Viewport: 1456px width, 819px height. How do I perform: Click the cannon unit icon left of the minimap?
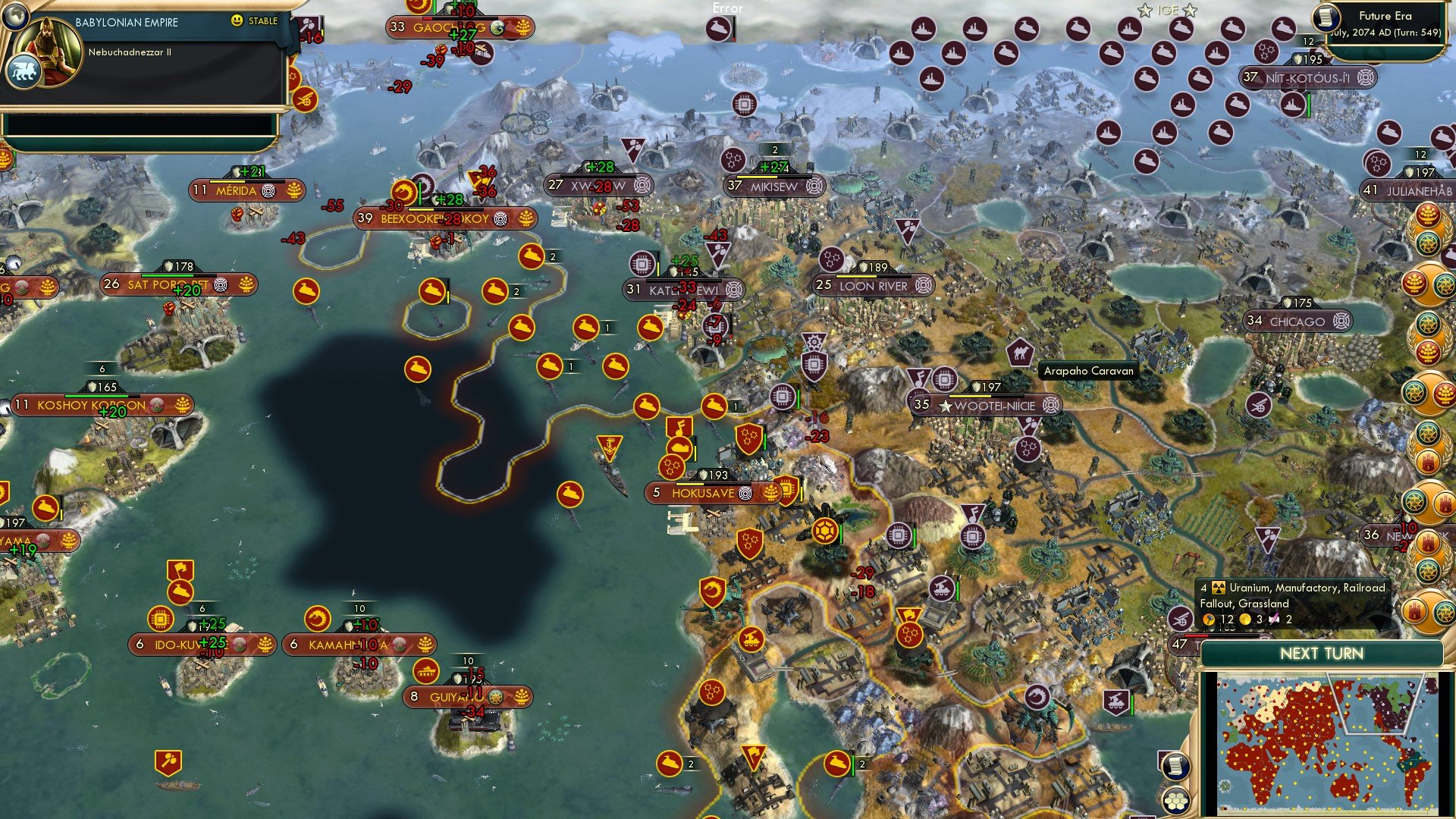tap(1181, 620)
